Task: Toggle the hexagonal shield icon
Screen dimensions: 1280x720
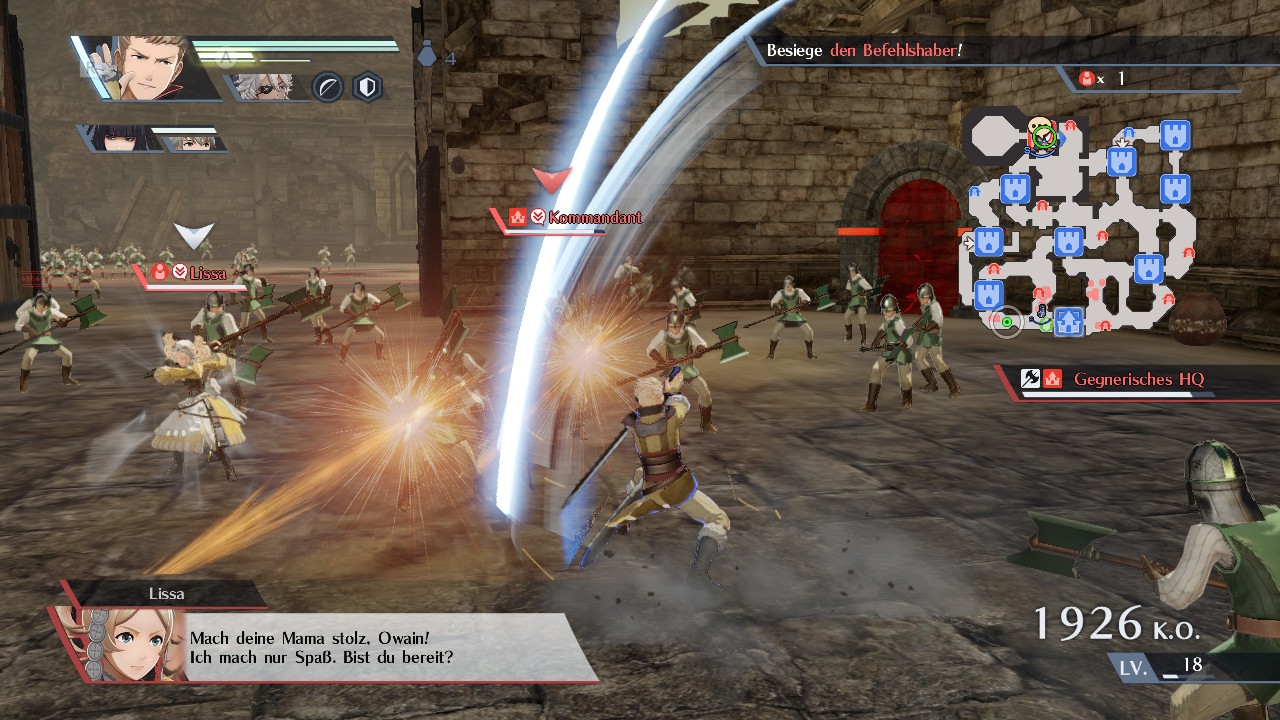Action: [369, 88]
